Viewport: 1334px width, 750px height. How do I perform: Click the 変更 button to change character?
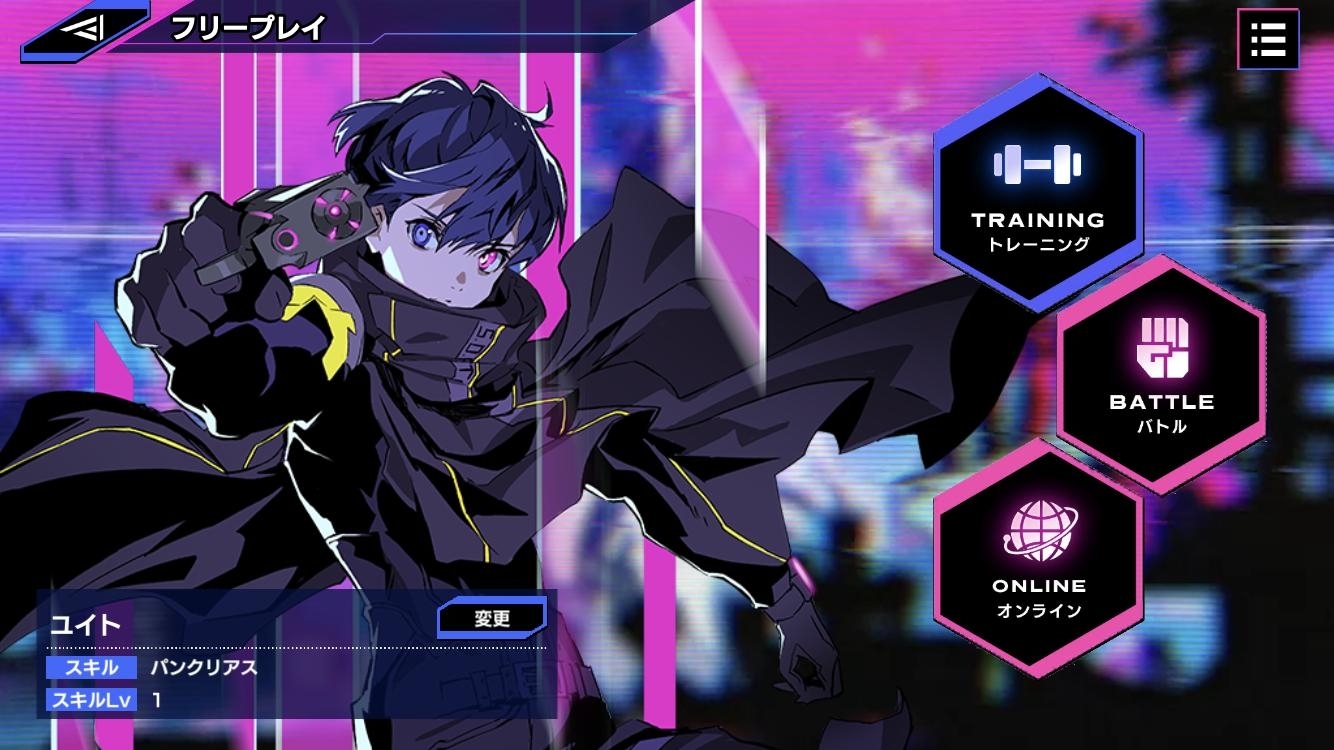pyautogui.click(x=491, y=617)
